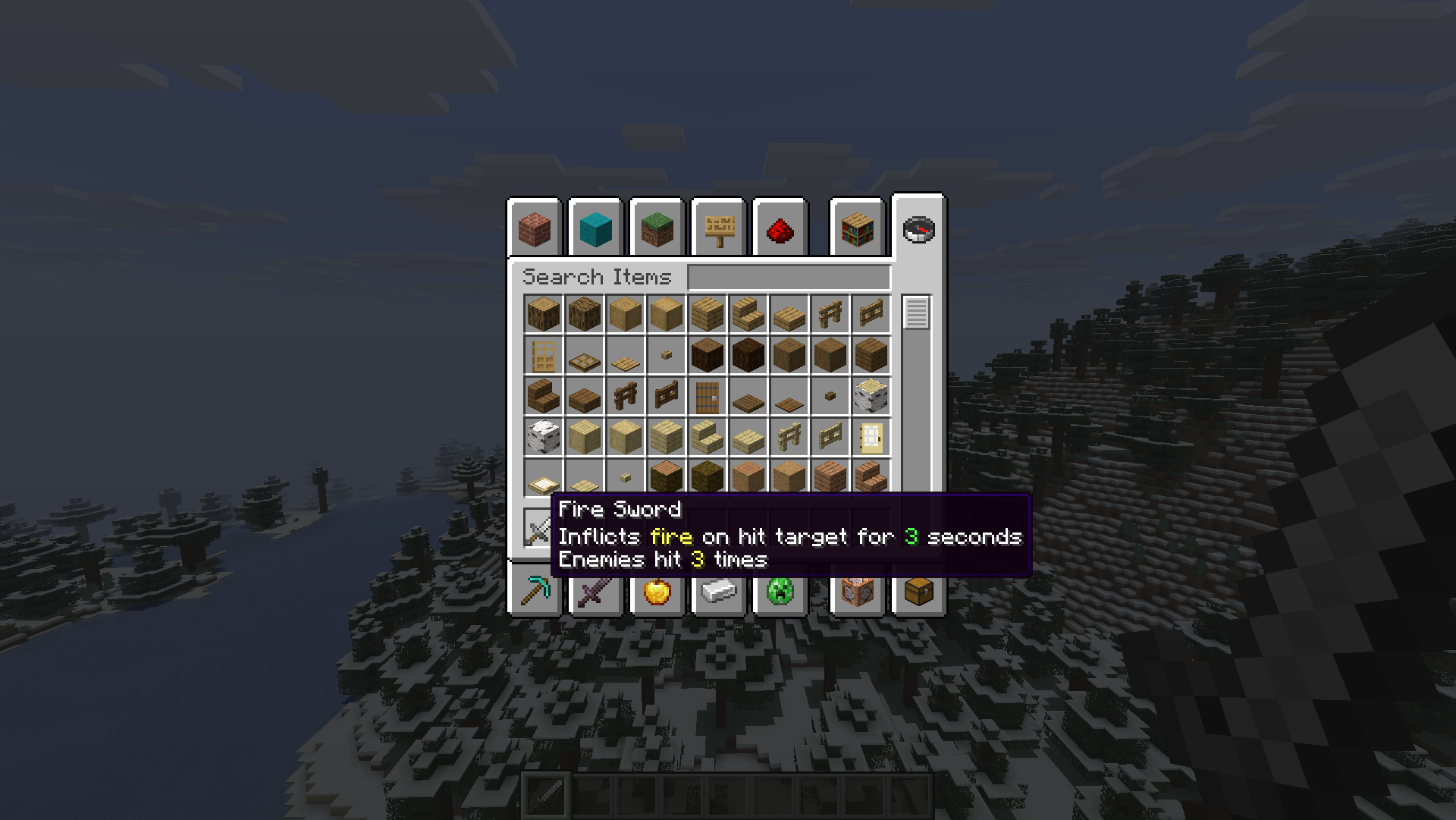The width and height of the screenshot is (1456, 820).
Task: Open the golden apple food tab
Action: [x=657, y=592]
